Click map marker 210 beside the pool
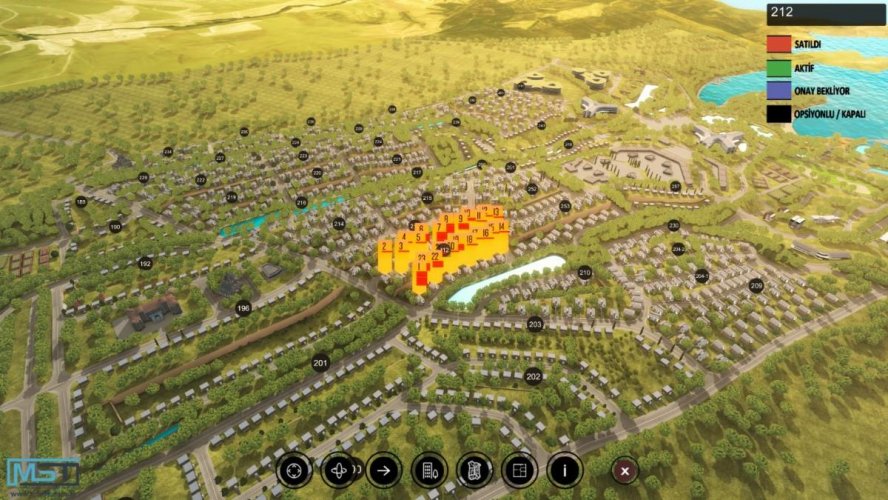Viewport: 888px width, 500px height. [x=585, y=272]
